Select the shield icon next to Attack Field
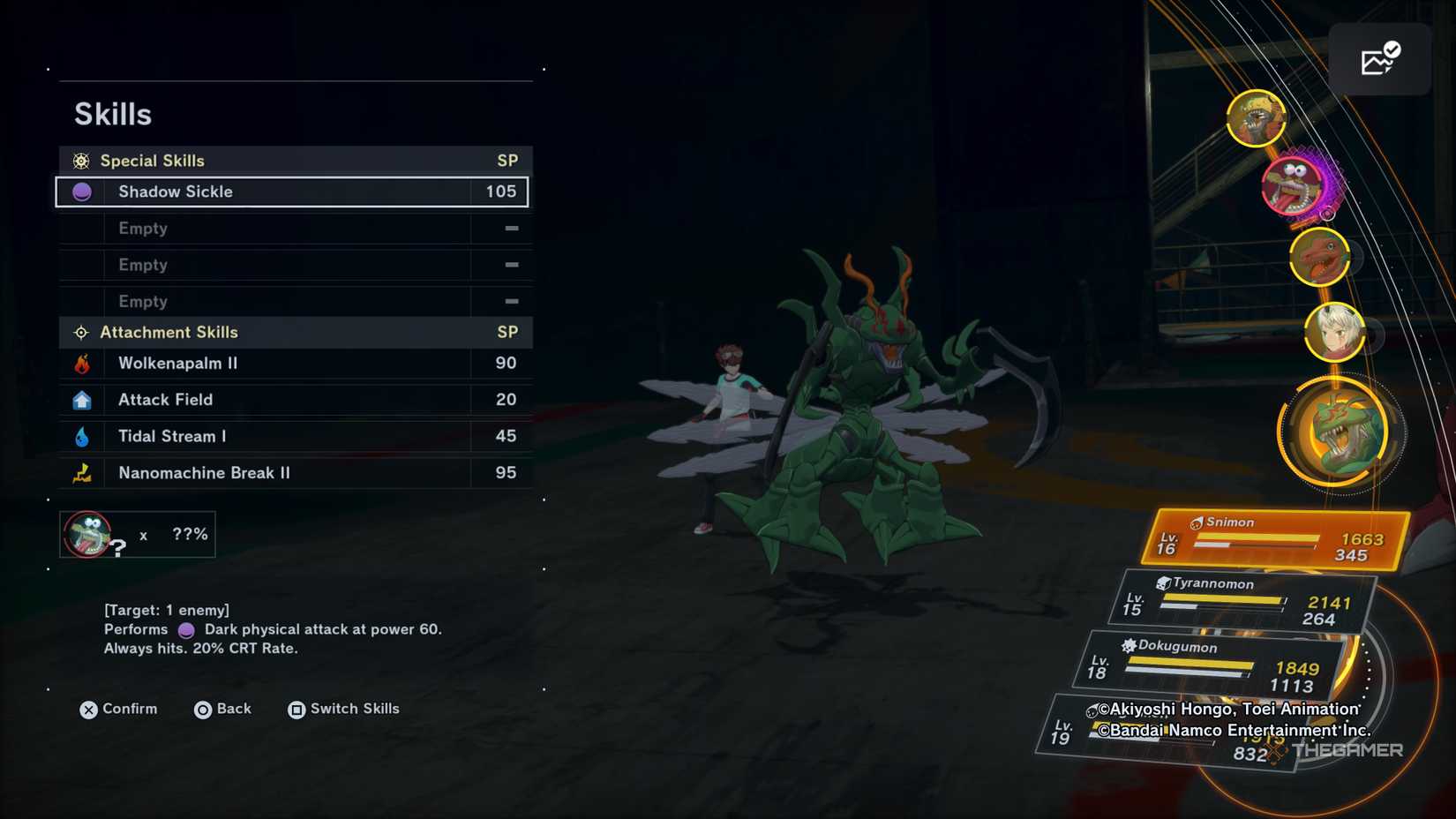Viewport: 1456px width, 819px height. click(81, 399)
